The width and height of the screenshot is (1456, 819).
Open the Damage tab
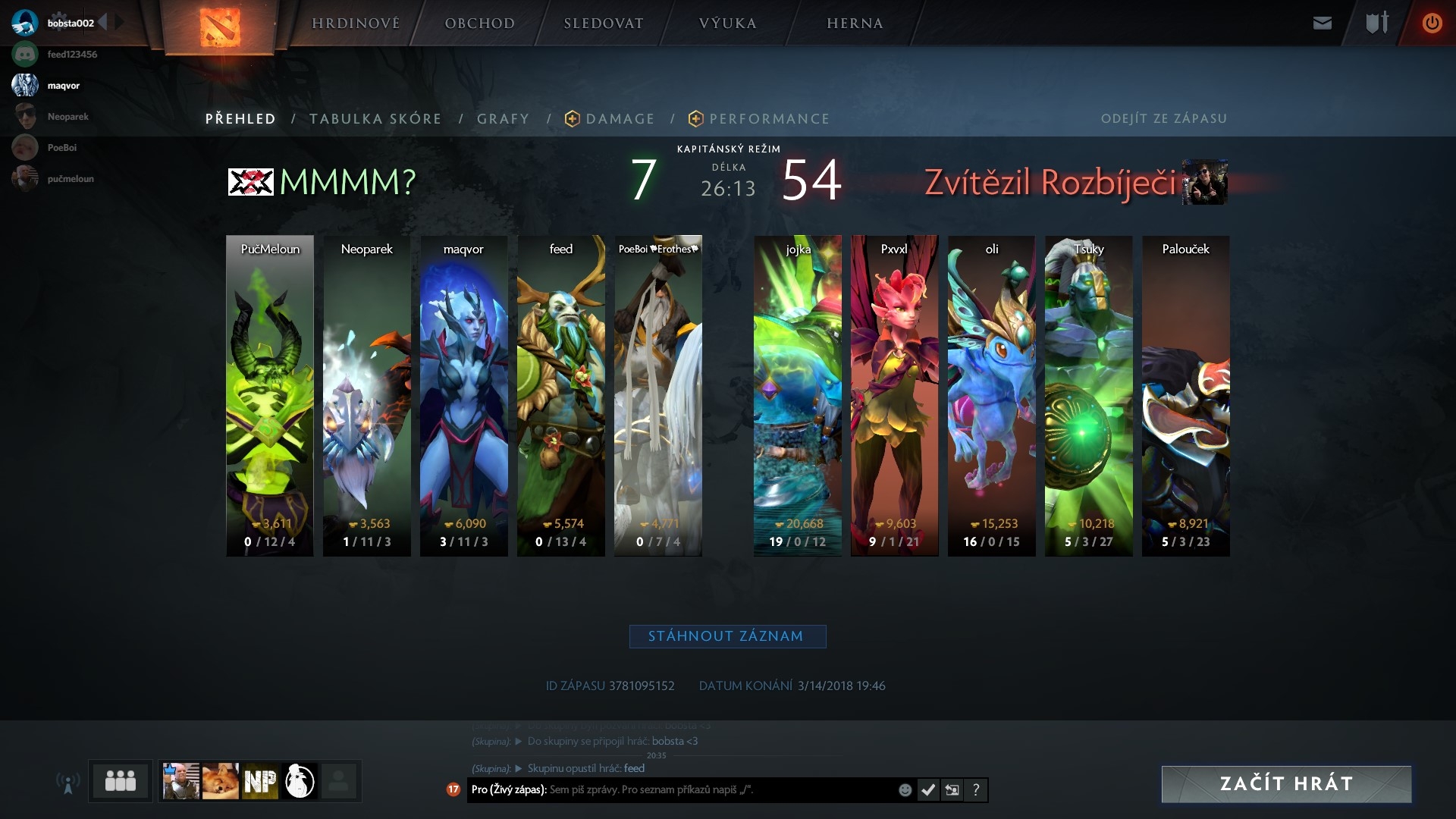click(x=620, y=119)
